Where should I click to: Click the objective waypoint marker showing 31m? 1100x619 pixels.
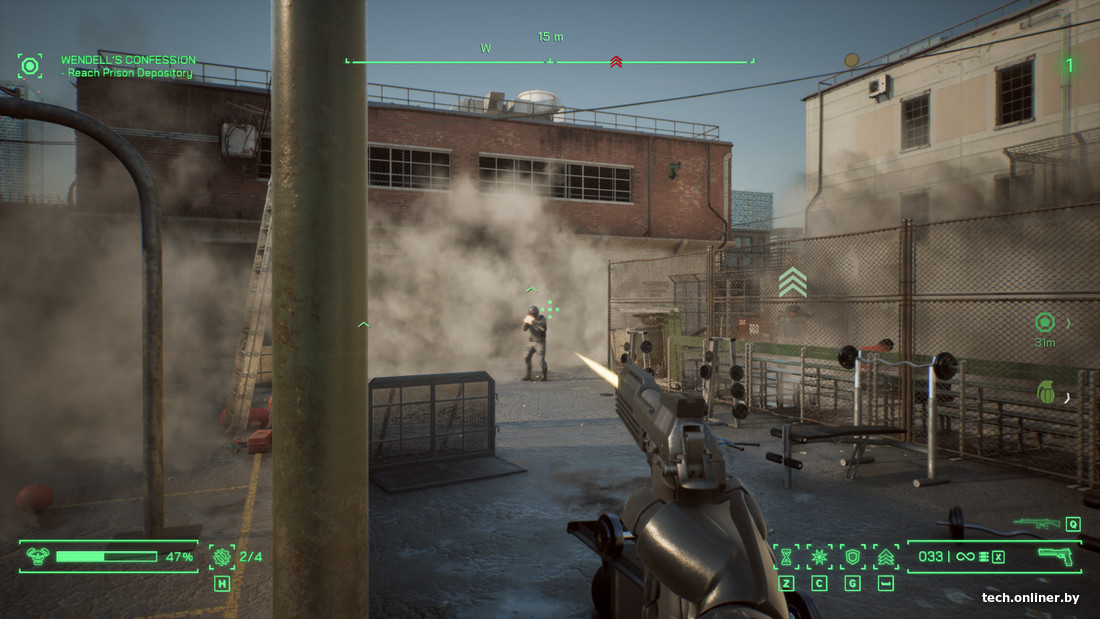[x=1045, y=323]
